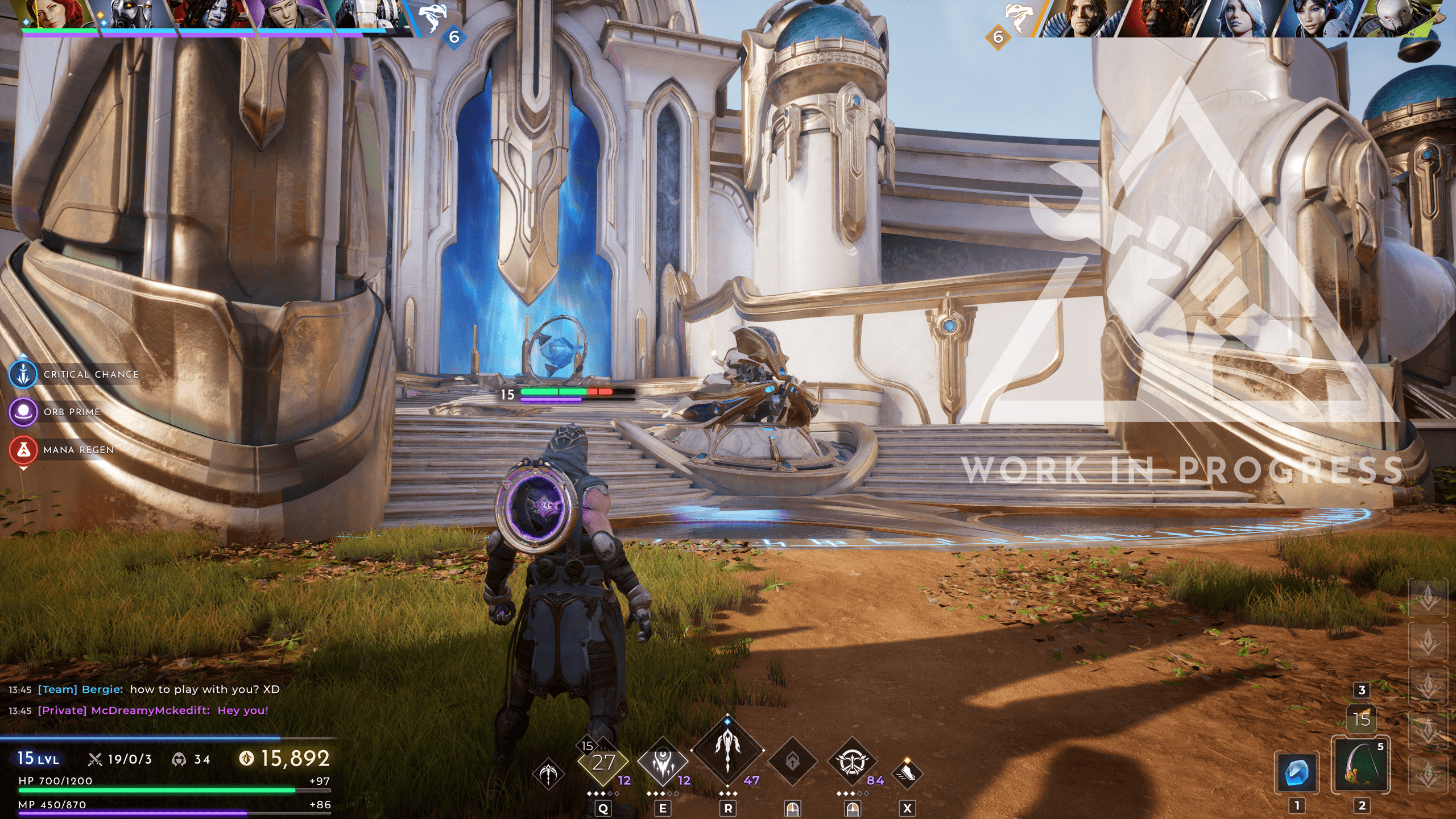Activate the R ultimate ability
The height and width of the screenshot is (819, 1456).
pos(727,750)
